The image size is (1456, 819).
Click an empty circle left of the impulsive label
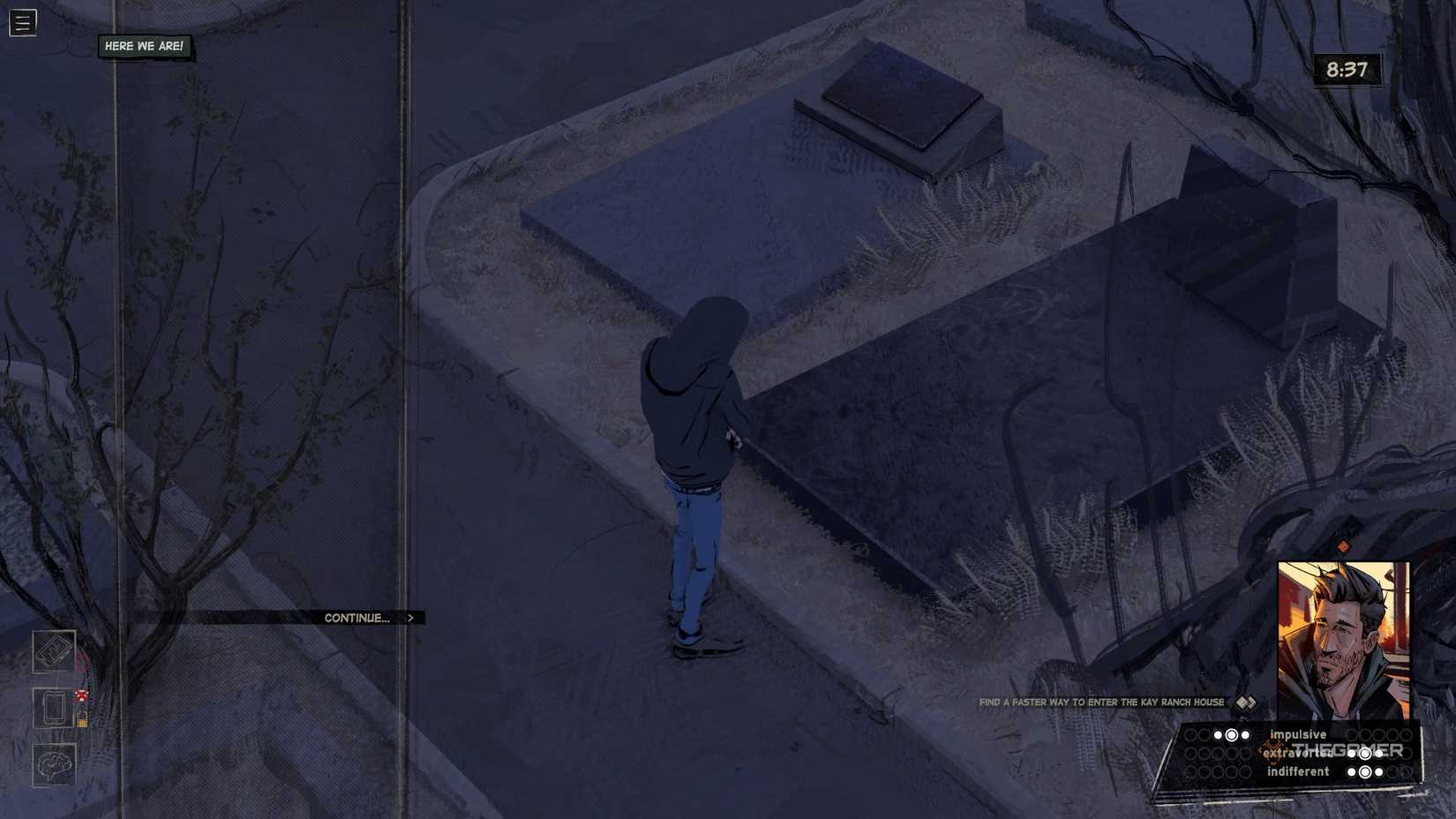[1191, 734]
